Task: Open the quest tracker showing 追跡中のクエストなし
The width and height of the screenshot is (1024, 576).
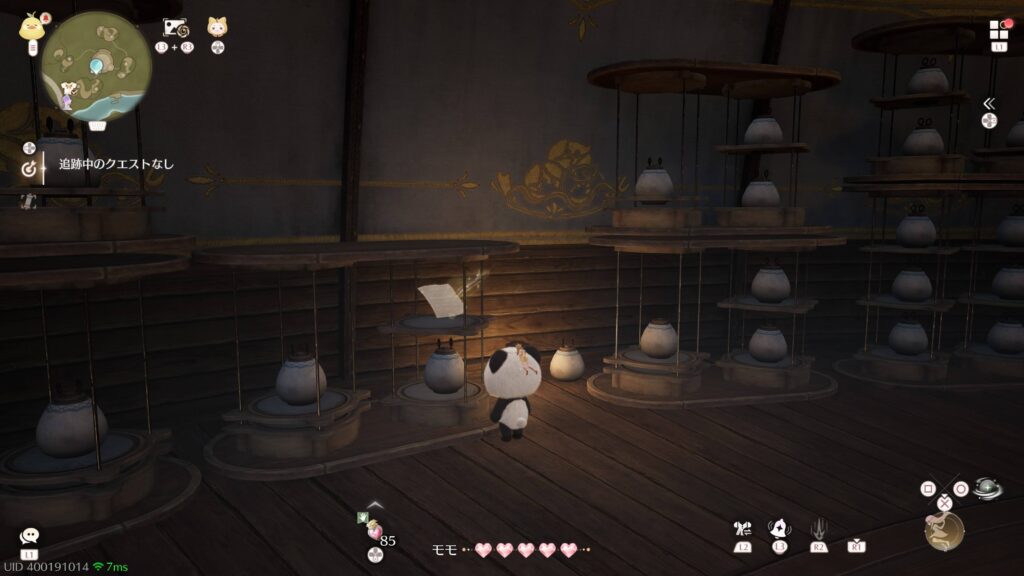Action: pyautogui.click(x=115, y=164)
